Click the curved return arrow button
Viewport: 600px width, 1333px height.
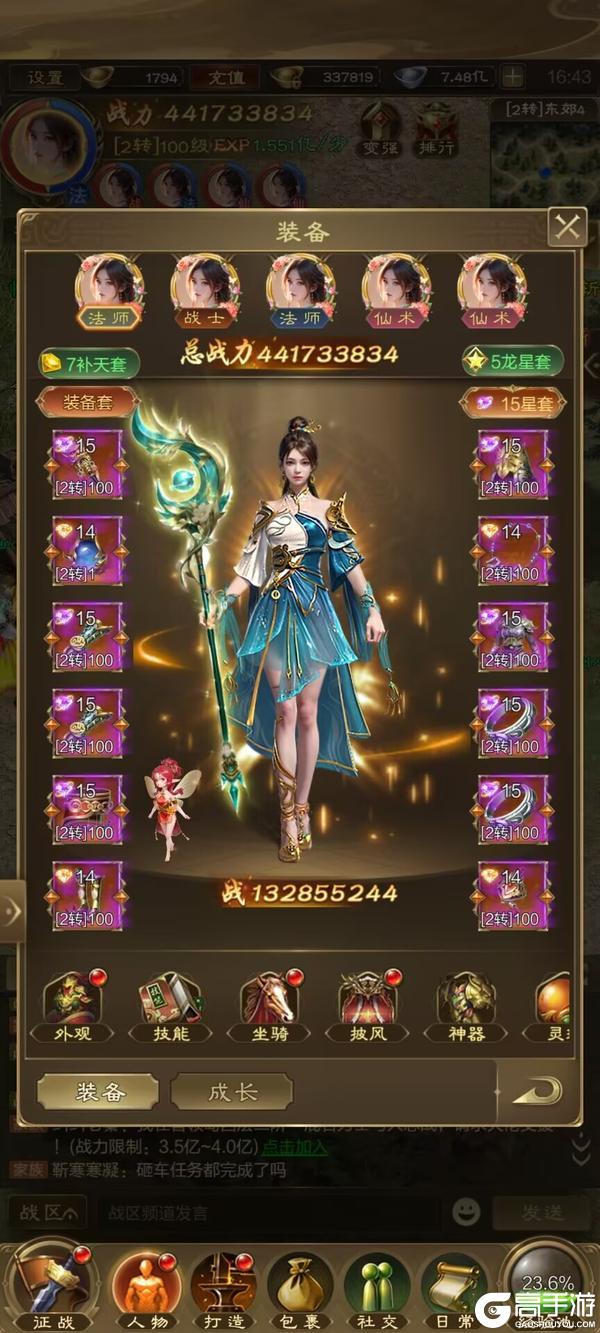537,1092
